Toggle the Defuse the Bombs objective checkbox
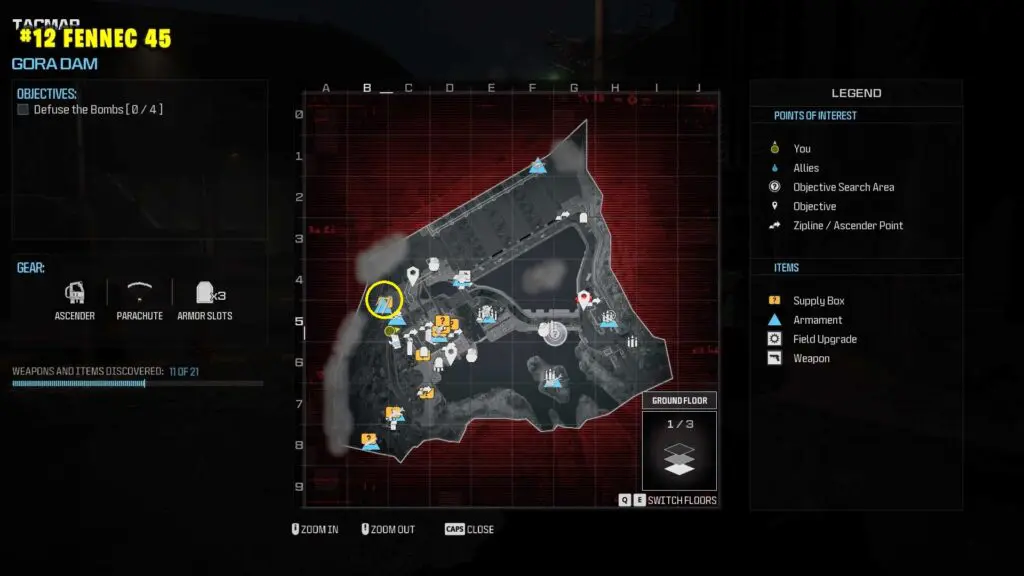1024x576 pixels. (23, 109)
